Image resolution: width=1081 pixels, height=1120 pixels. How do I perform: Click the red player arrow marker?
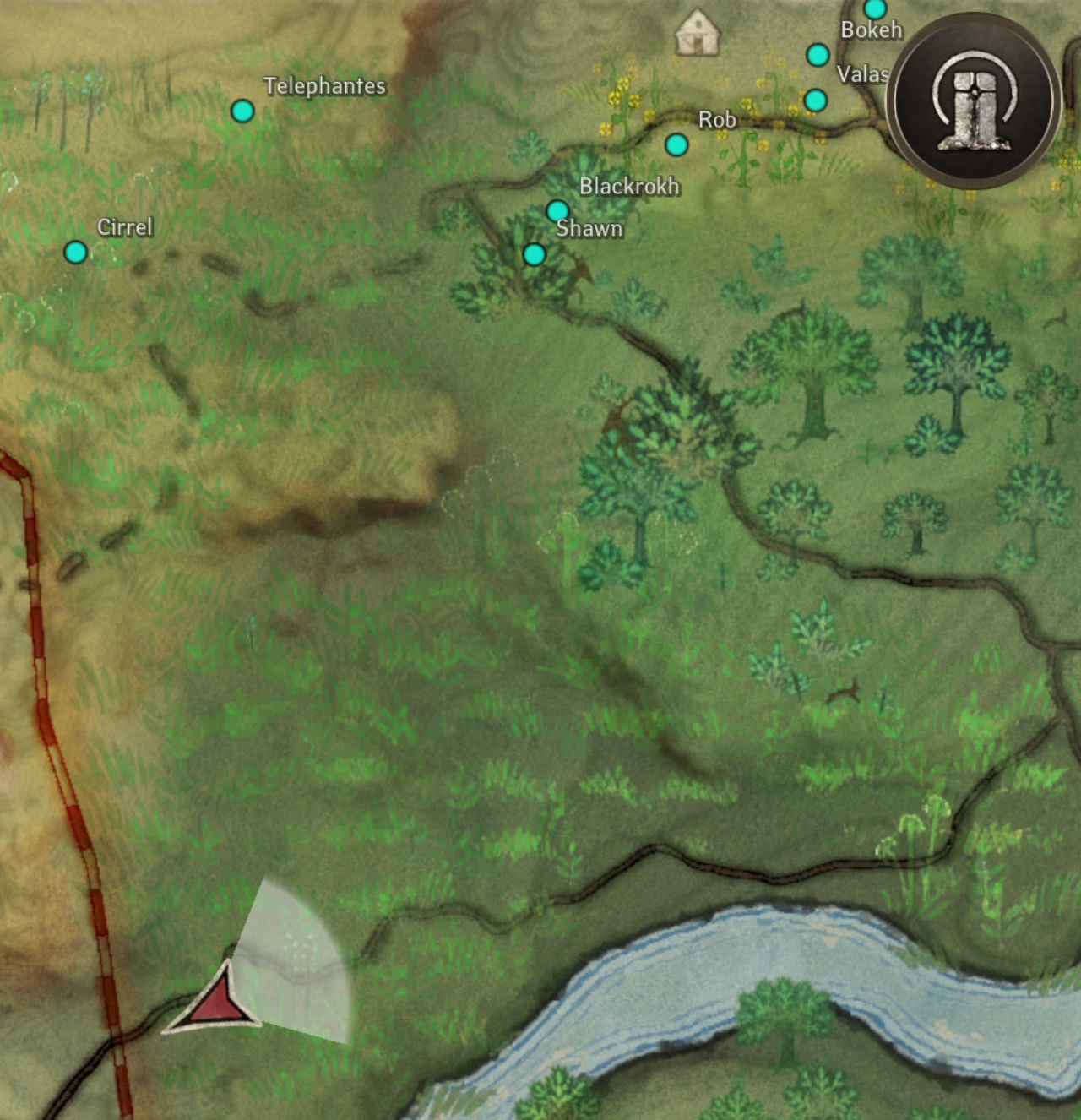click(217, 1002)
